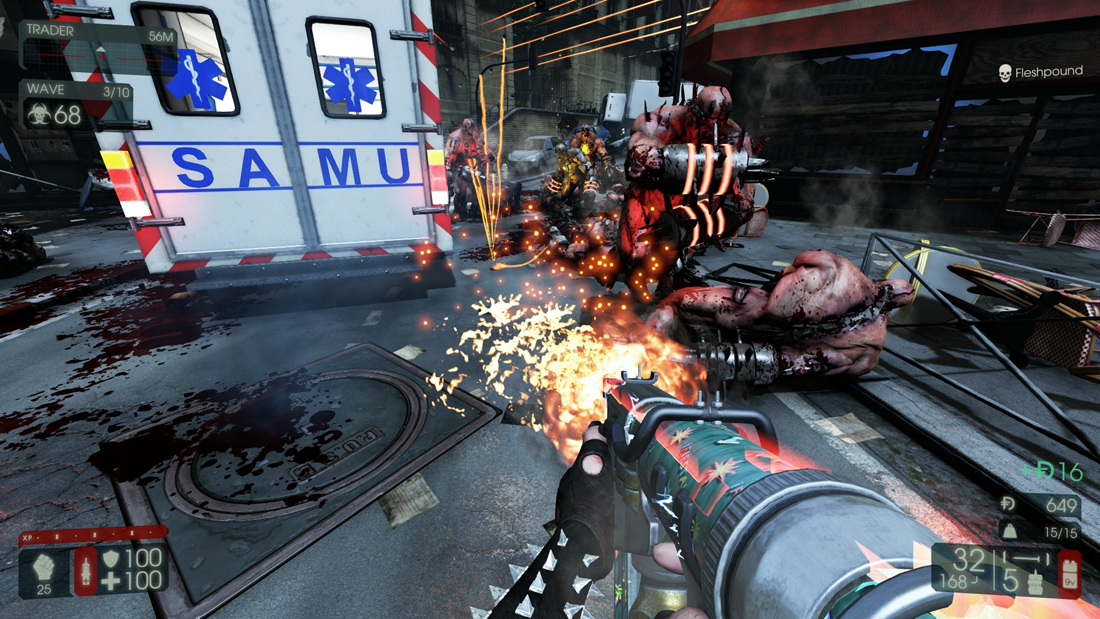The image size is (1100, 619).
Task: Click the Fleshpound kill feed skull
Action: click(x=1005, y=73)
